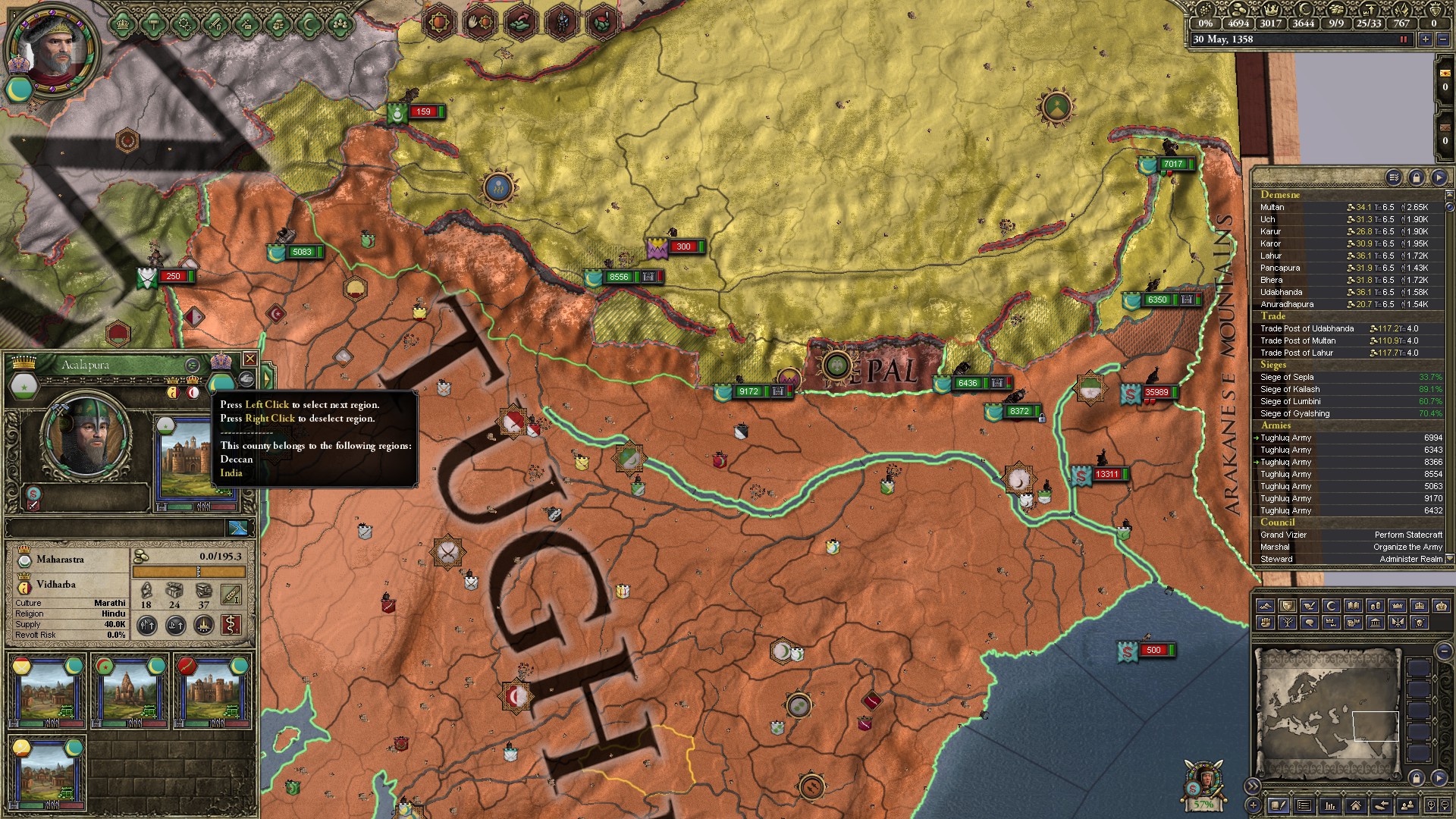Select the dynasty map mode tree icon
Screen dimensions: 1456x819
pos(1288,623)
